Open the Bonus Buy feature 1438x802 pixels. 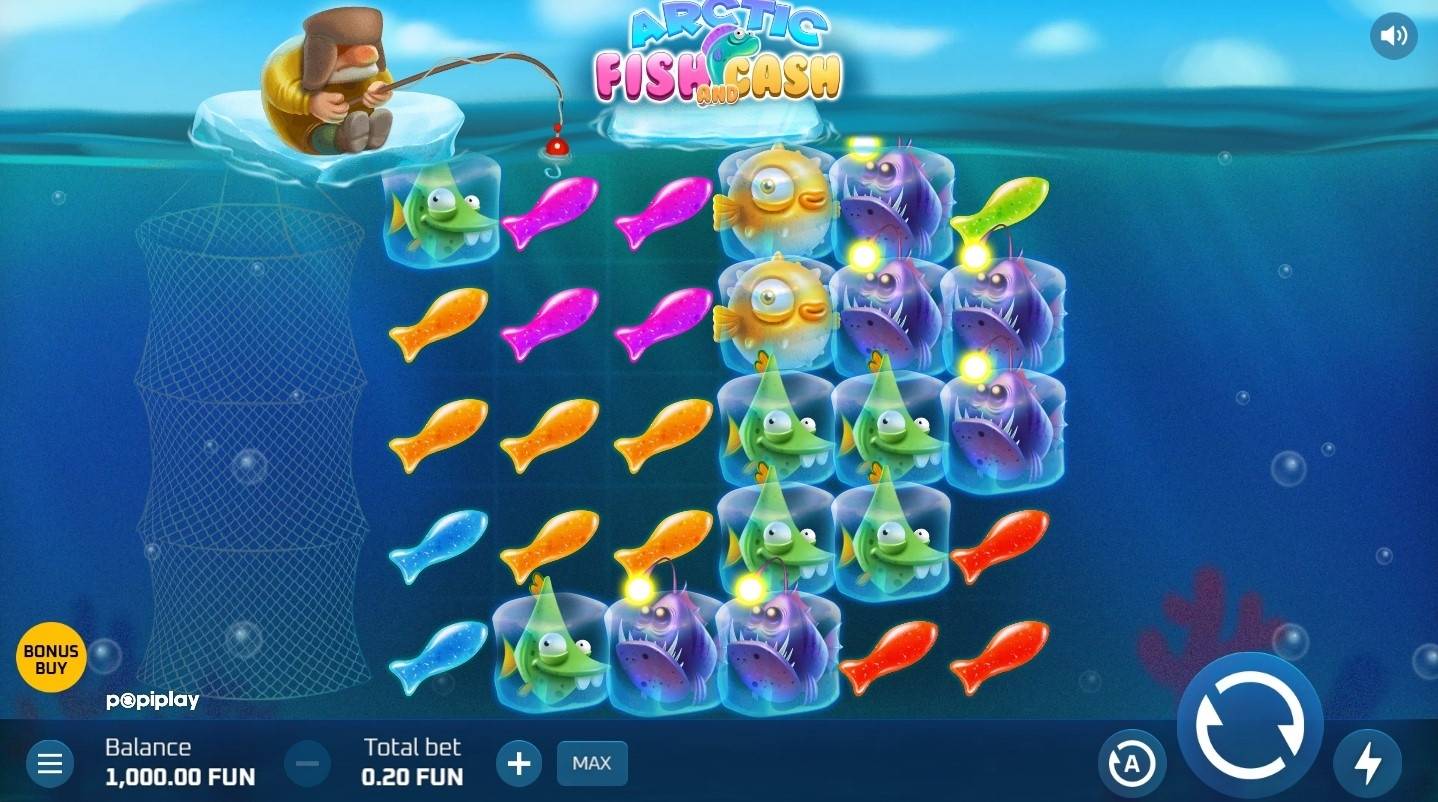tap(52, 657)
